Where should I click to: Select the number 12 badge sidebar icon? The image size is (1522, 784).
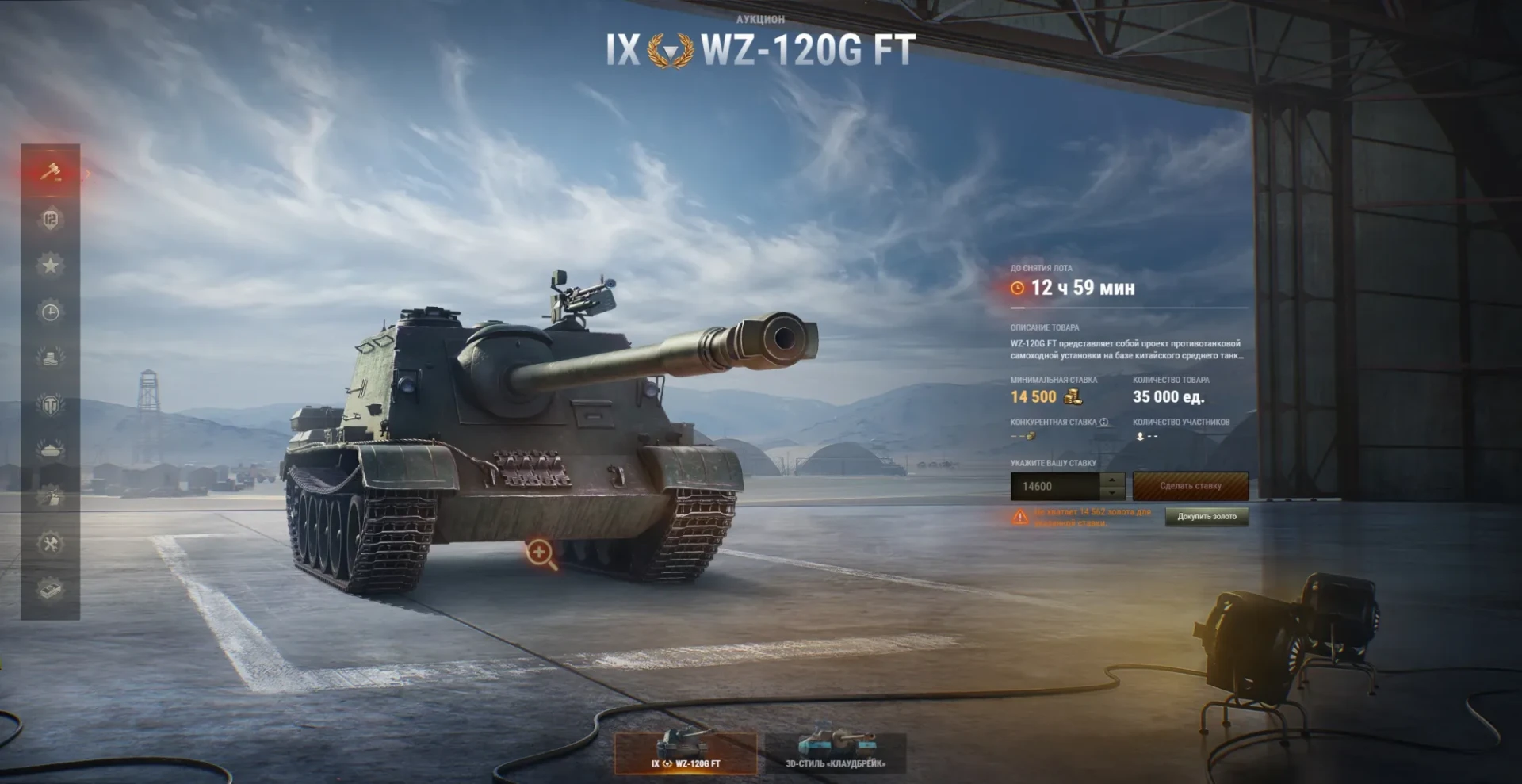pos(50,219)
